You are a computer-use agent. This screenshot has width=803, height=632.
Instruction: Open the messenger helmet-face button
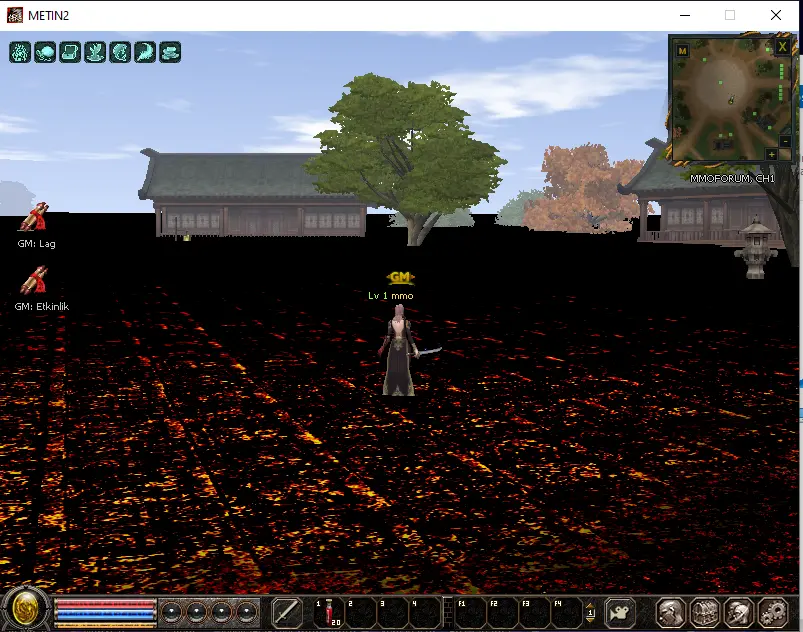(x=738, y=612)
